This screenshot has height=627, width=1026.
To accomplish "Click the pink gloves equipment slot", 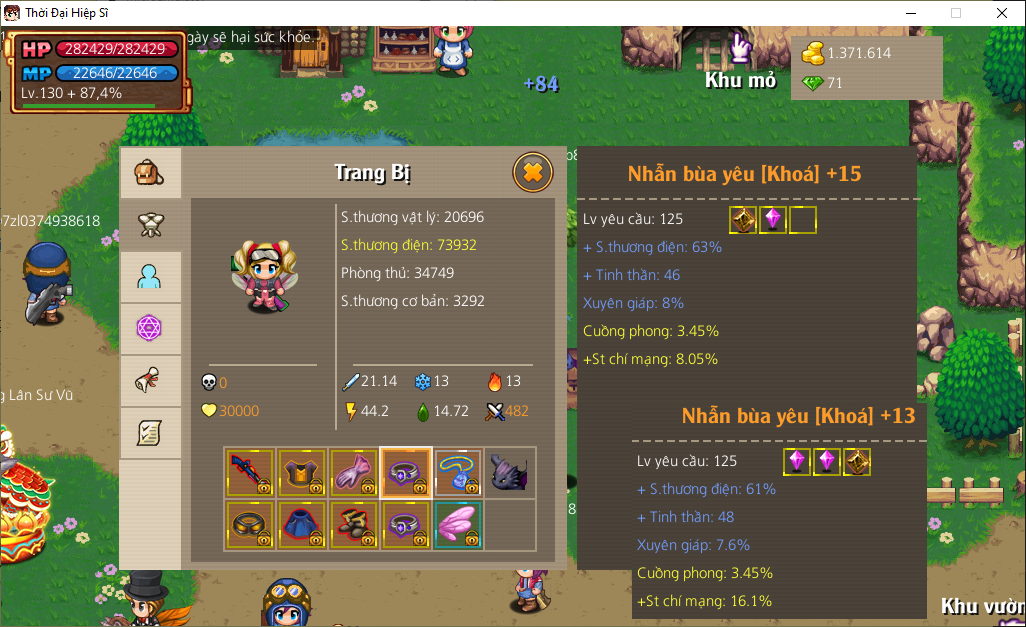I will (x=354, y=473).
